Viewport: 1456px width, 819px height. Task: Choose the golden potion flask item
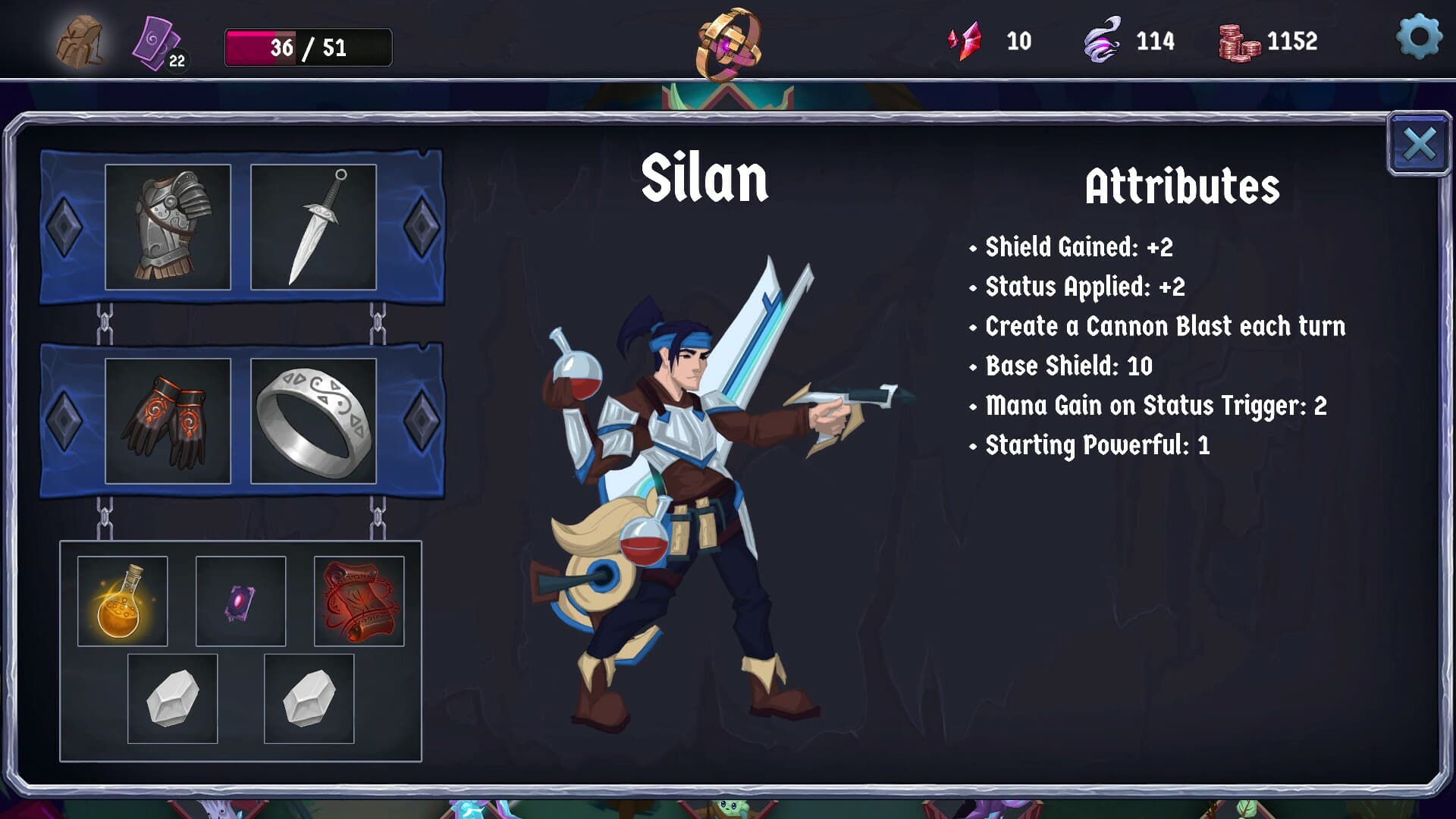tap(122, 601)
